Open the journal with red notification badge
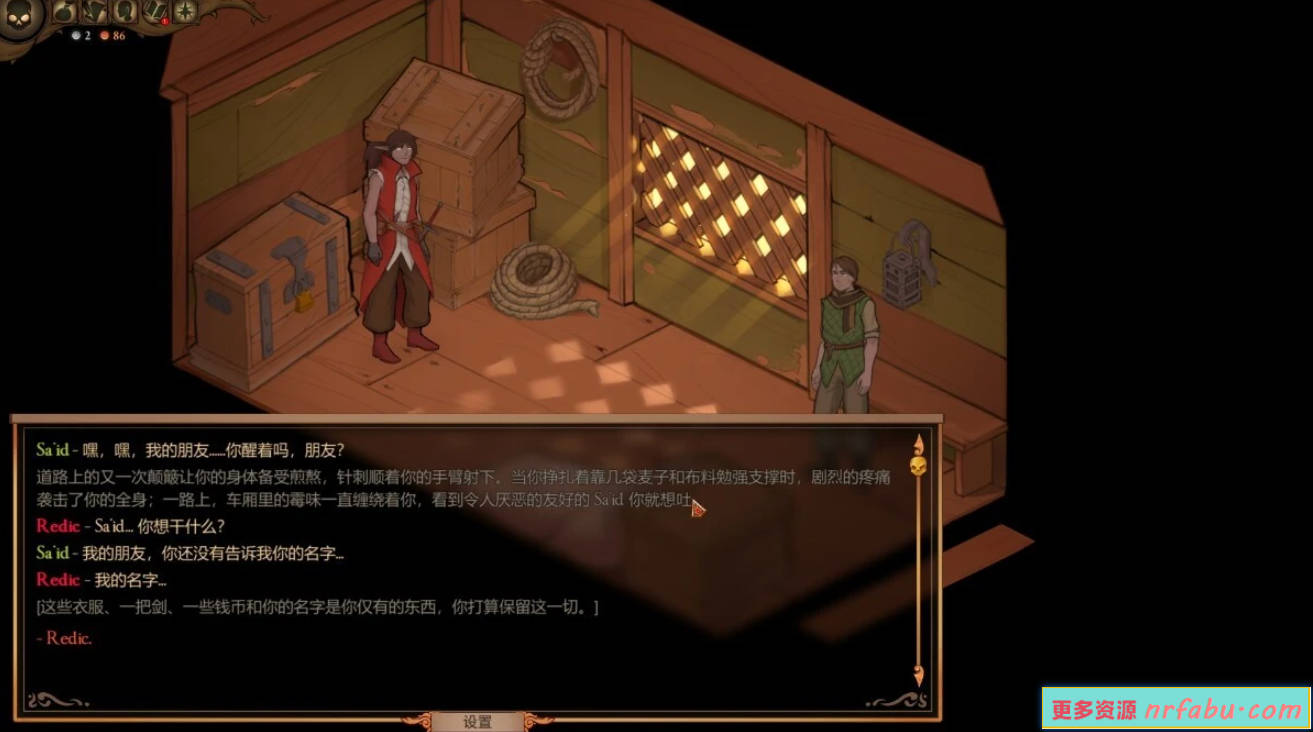The width and height of the screenshot is (1313, 732). (153, 11)
